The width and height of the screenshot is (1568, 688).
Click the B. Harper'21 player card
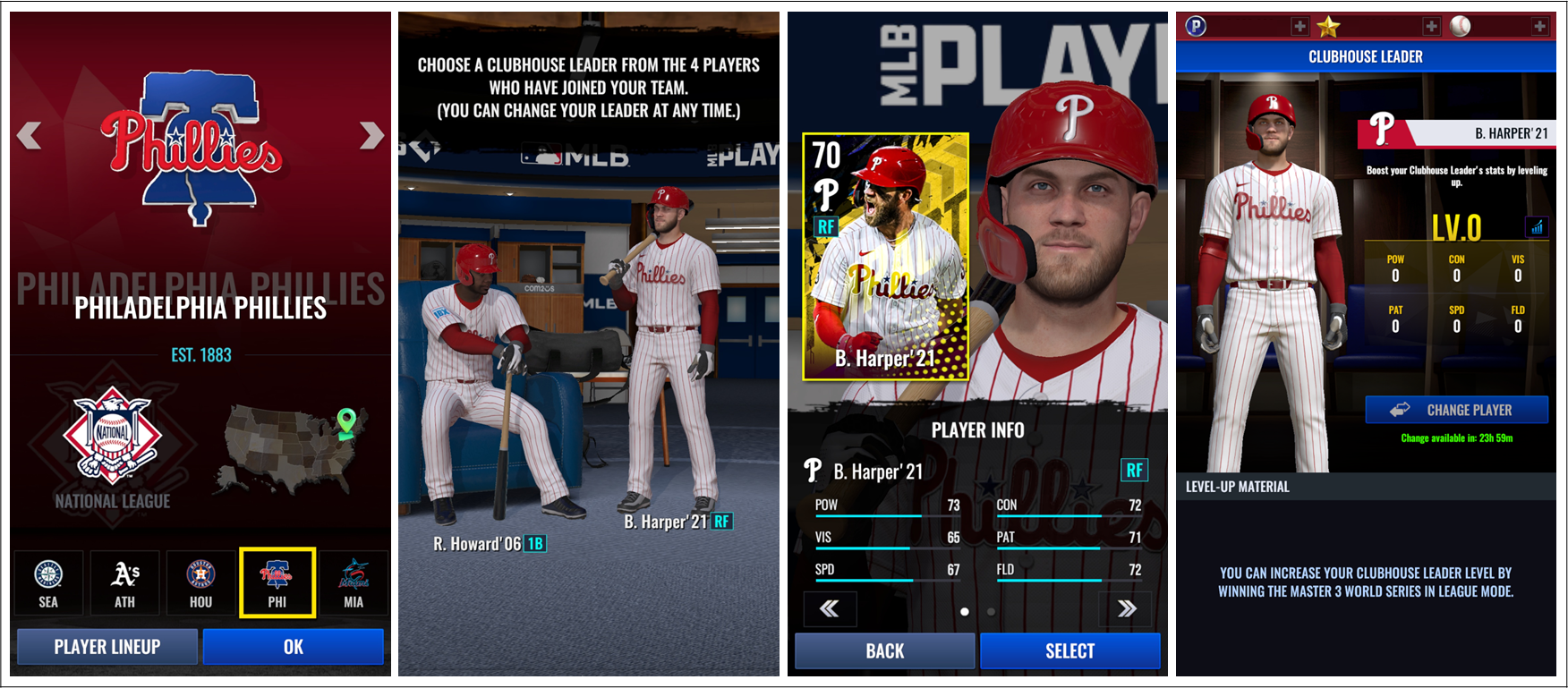click(885, 257)
